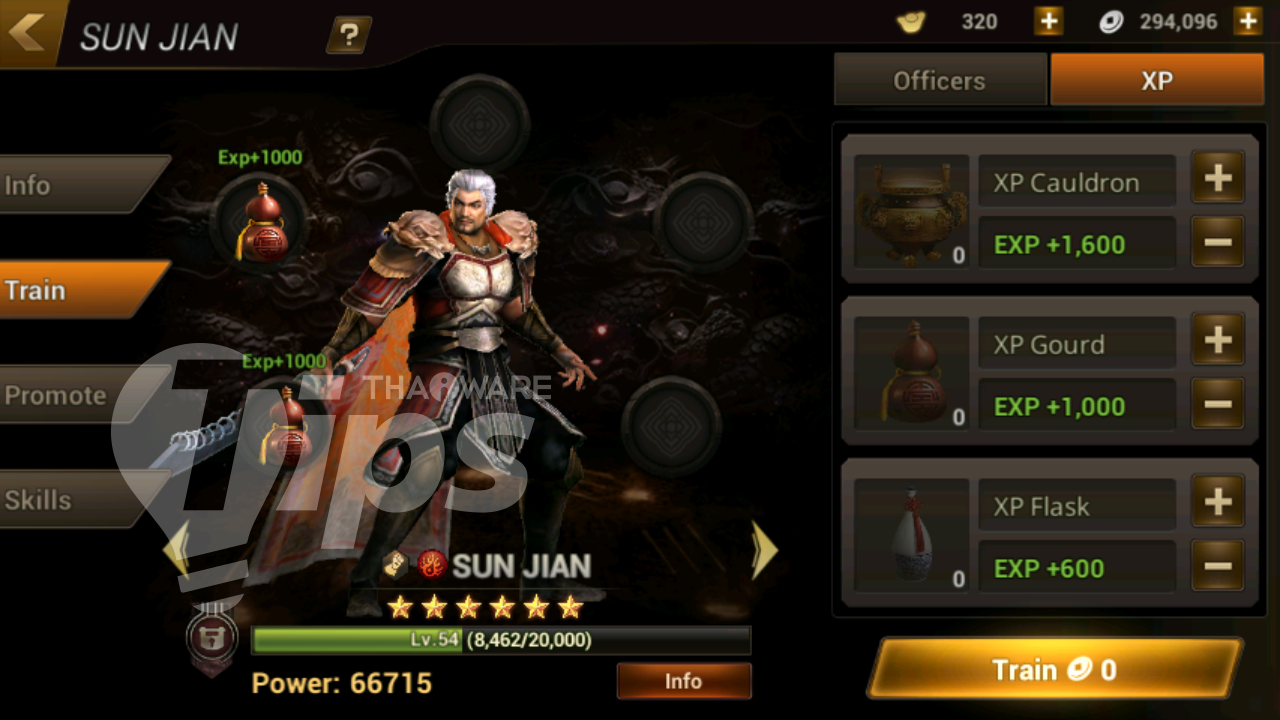Remove one XP Gourd
1280x720 pixels.
1217,404
